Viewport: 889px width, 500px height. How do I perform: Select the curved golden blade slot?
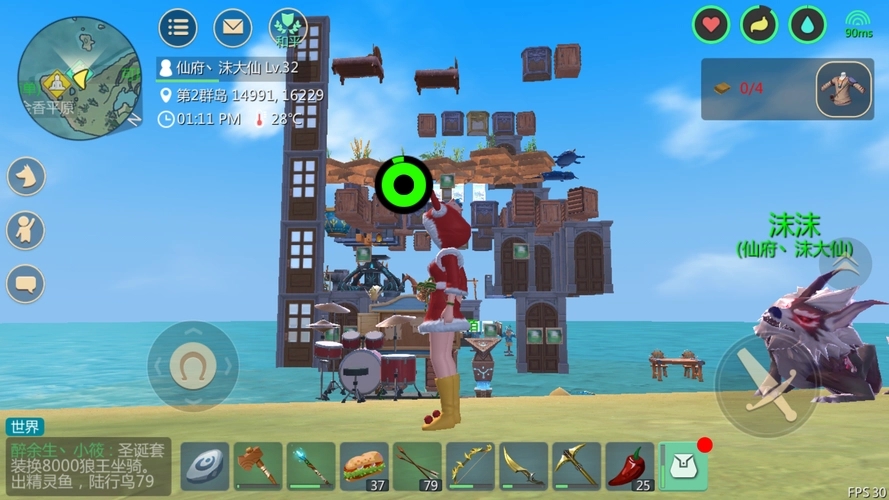pos(524,466)
